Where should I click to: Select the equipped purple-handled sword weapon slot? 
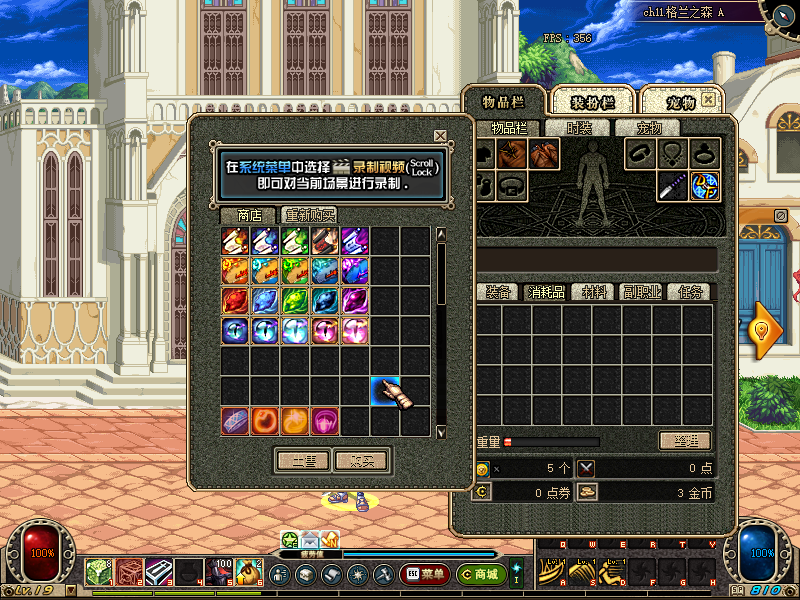pos(673,186)
